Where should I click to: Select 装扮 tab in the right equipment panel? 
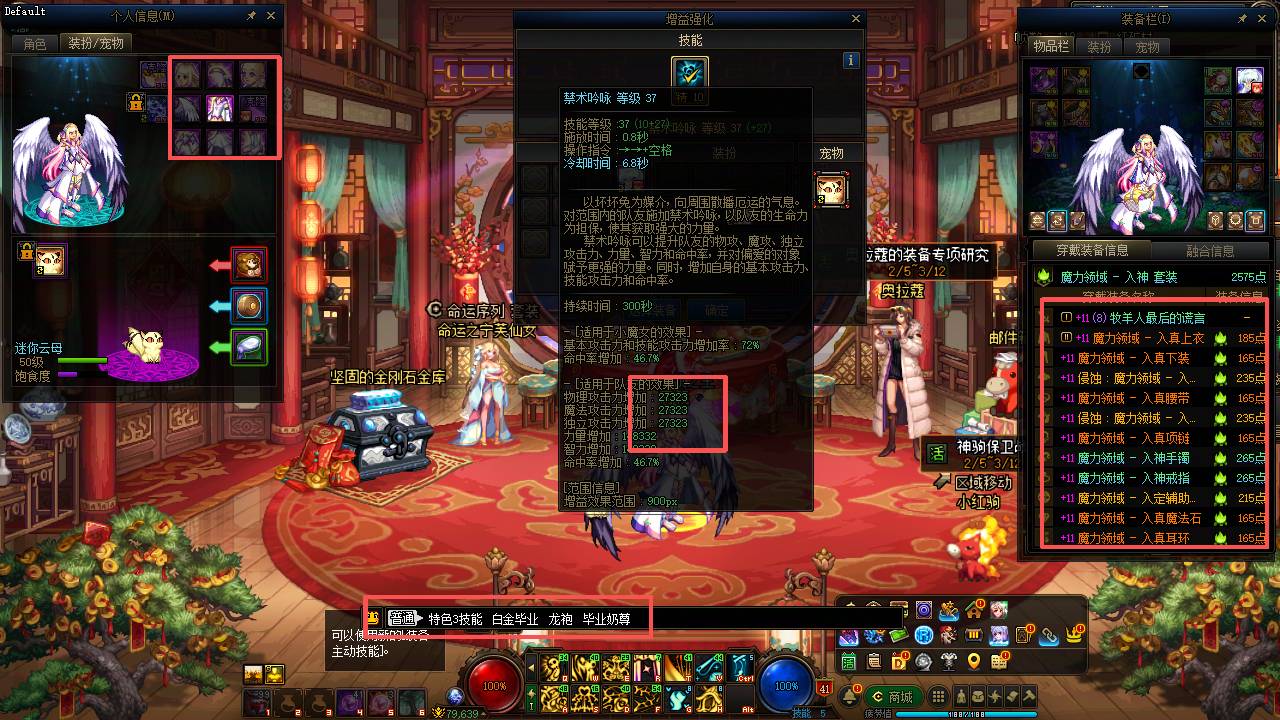(1101, 46)
